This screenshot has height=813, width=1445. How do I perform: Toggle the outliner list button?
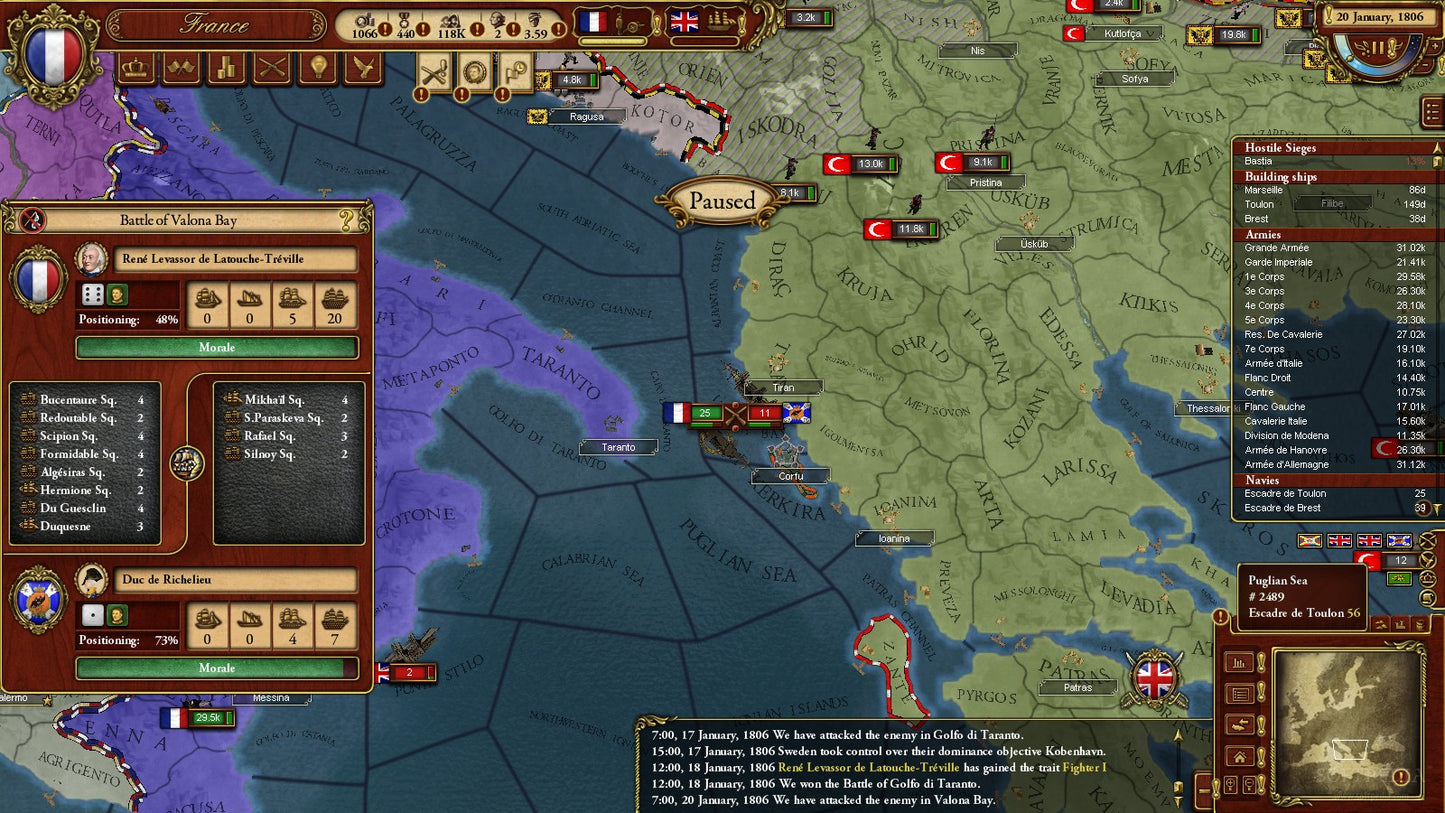pos(1431,112)
